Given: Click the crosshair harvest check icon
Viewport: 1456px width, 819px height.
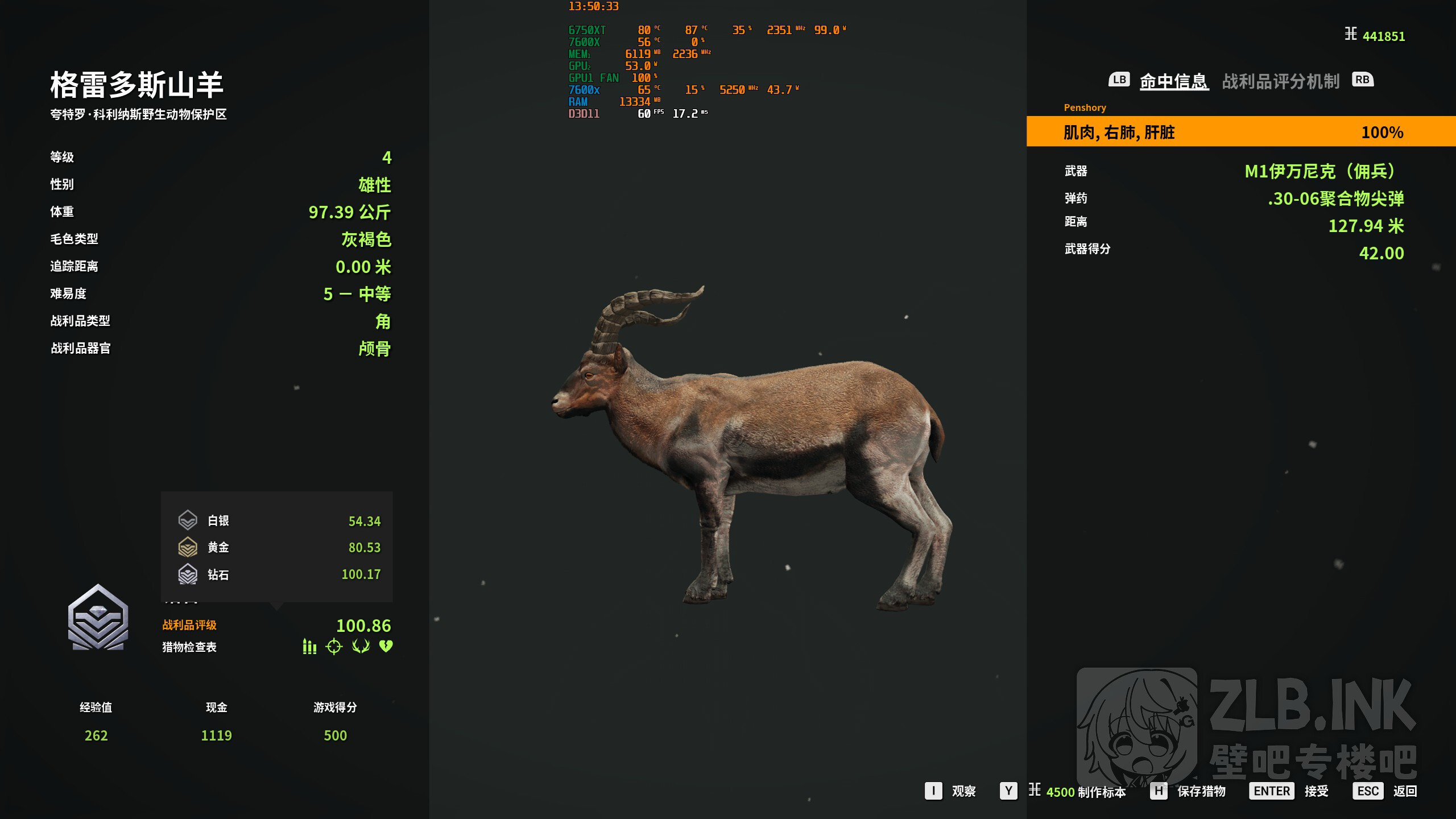Looking at the screenshot, I should coord(334,647).
